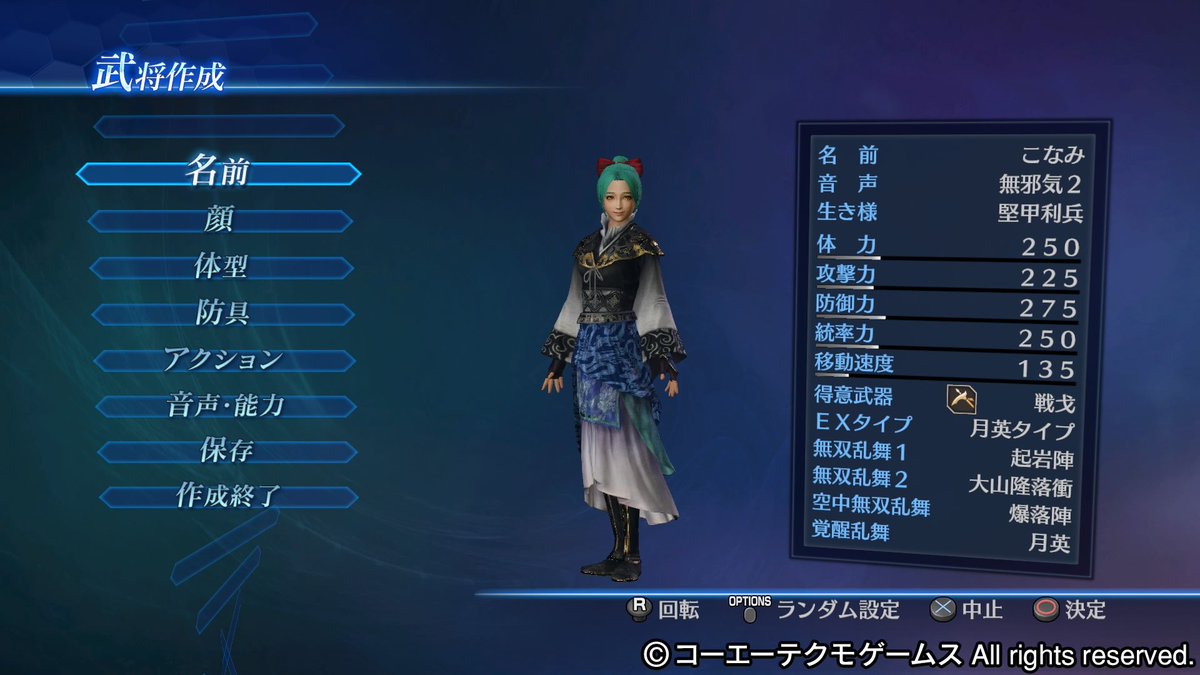Select 作成終了 to finish creation
This screenshot has width=1200, height=675.
(x=228, y=497)
